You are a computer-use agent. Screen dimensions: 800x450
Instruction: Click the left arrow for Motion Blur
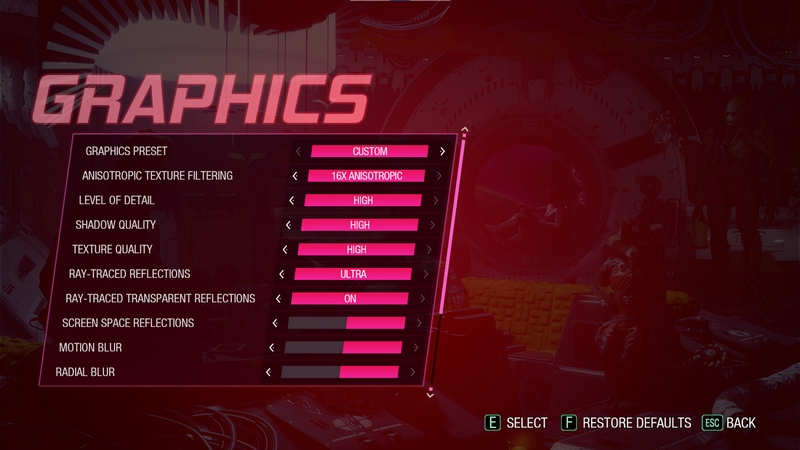[271, 347]
